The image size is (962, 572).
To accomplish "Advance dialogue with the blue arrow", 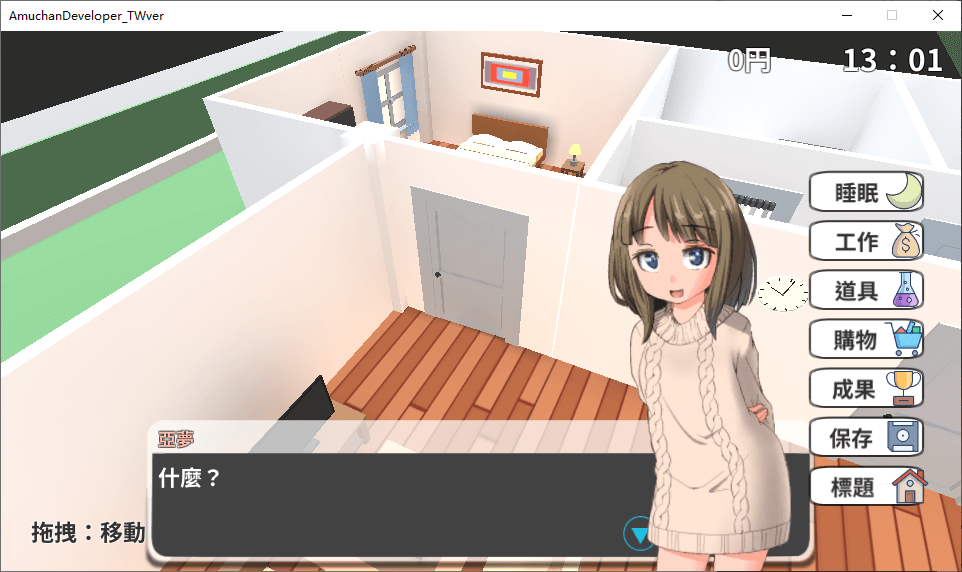I will (x=638, y=533).
